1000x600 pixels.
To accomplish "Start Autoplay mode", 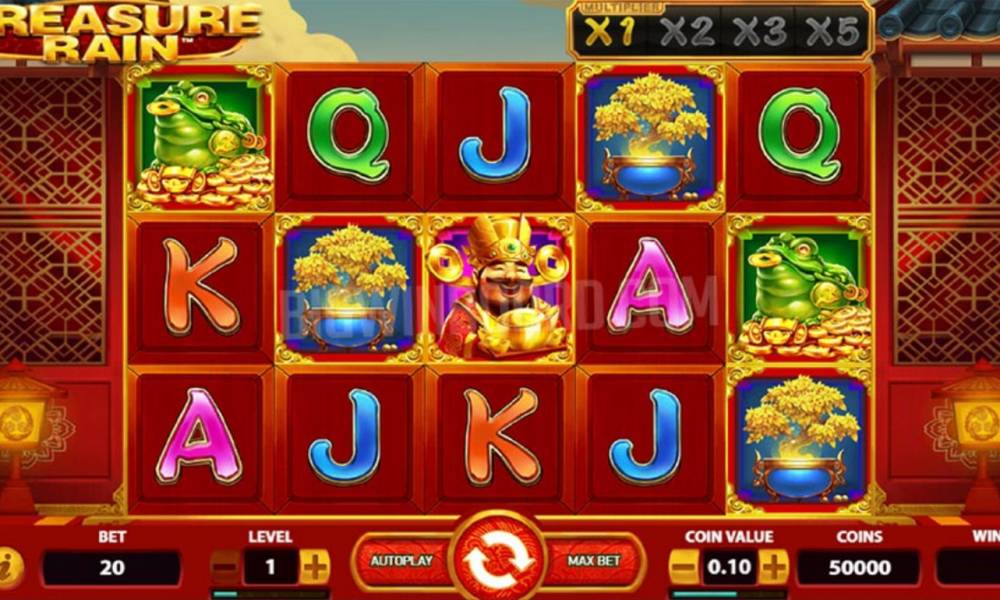I will 401,561.
